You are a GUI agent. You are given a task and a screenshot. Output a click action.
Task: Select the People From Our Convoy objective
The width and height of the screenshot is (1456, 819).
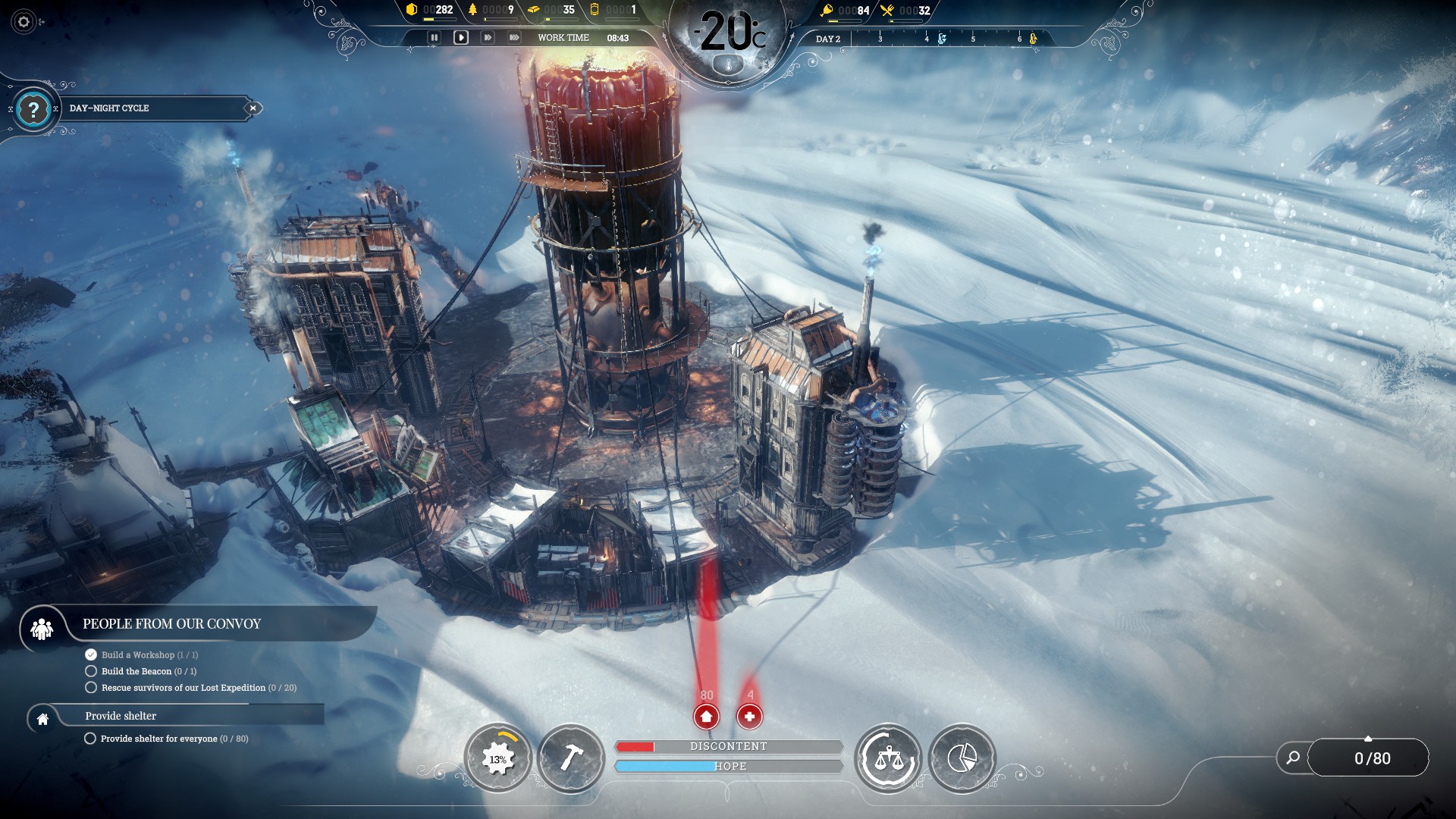pos(171,624)
